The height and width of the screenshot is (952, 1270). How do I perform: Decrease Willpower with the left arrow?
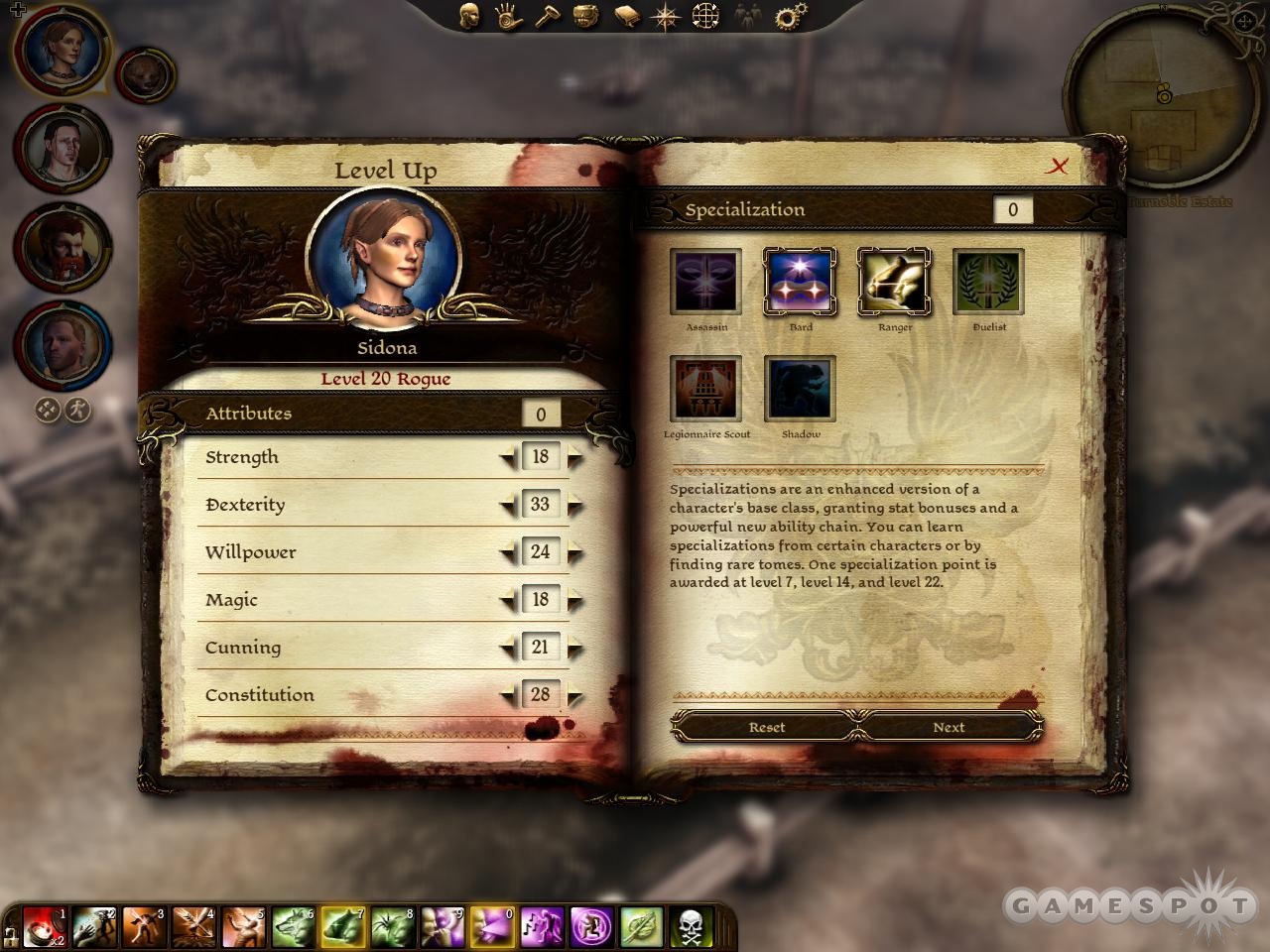point(508,553)
